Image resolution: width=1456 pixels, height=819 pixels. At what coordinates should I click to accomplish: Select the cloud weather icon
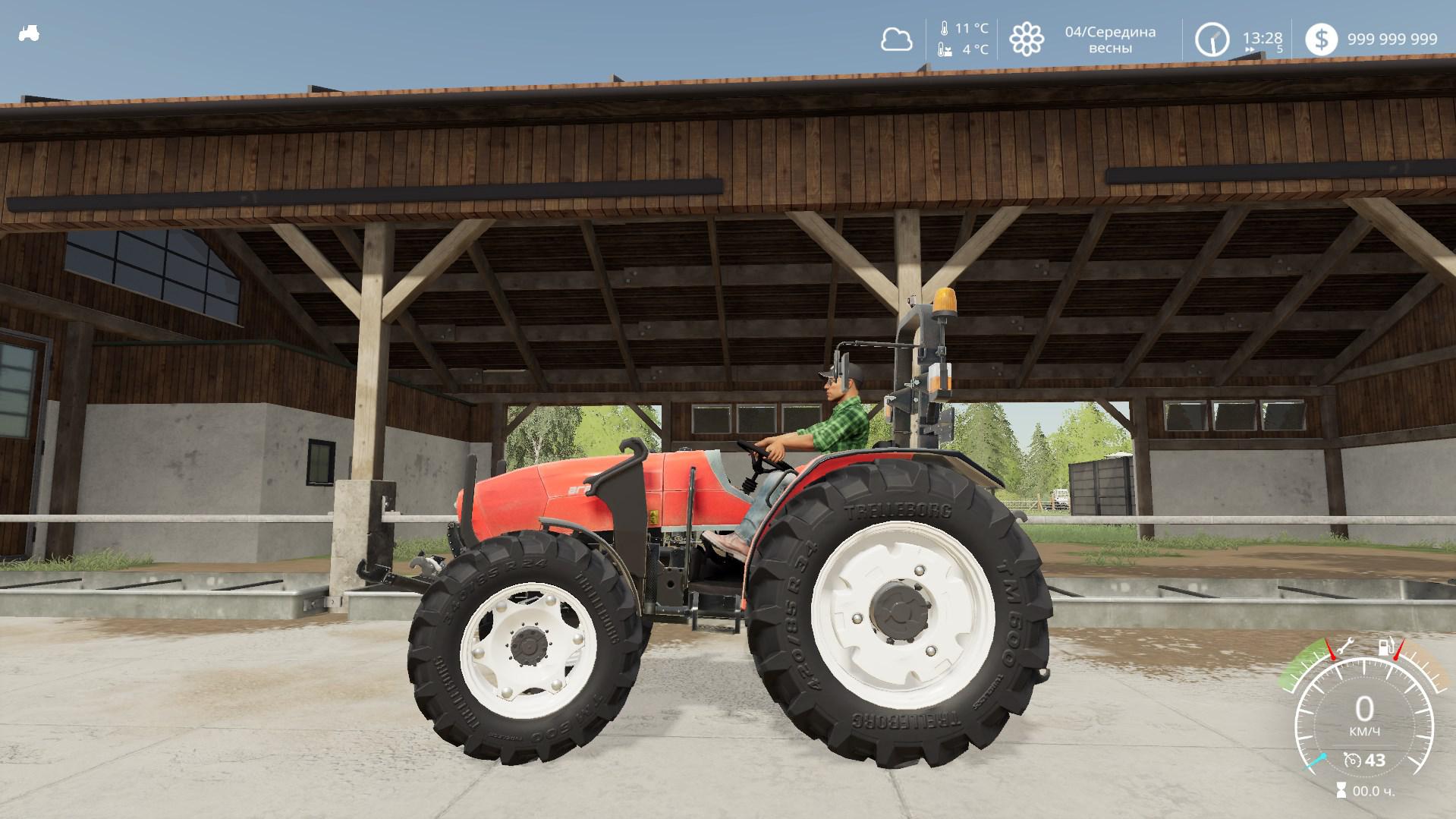(896, 39)
